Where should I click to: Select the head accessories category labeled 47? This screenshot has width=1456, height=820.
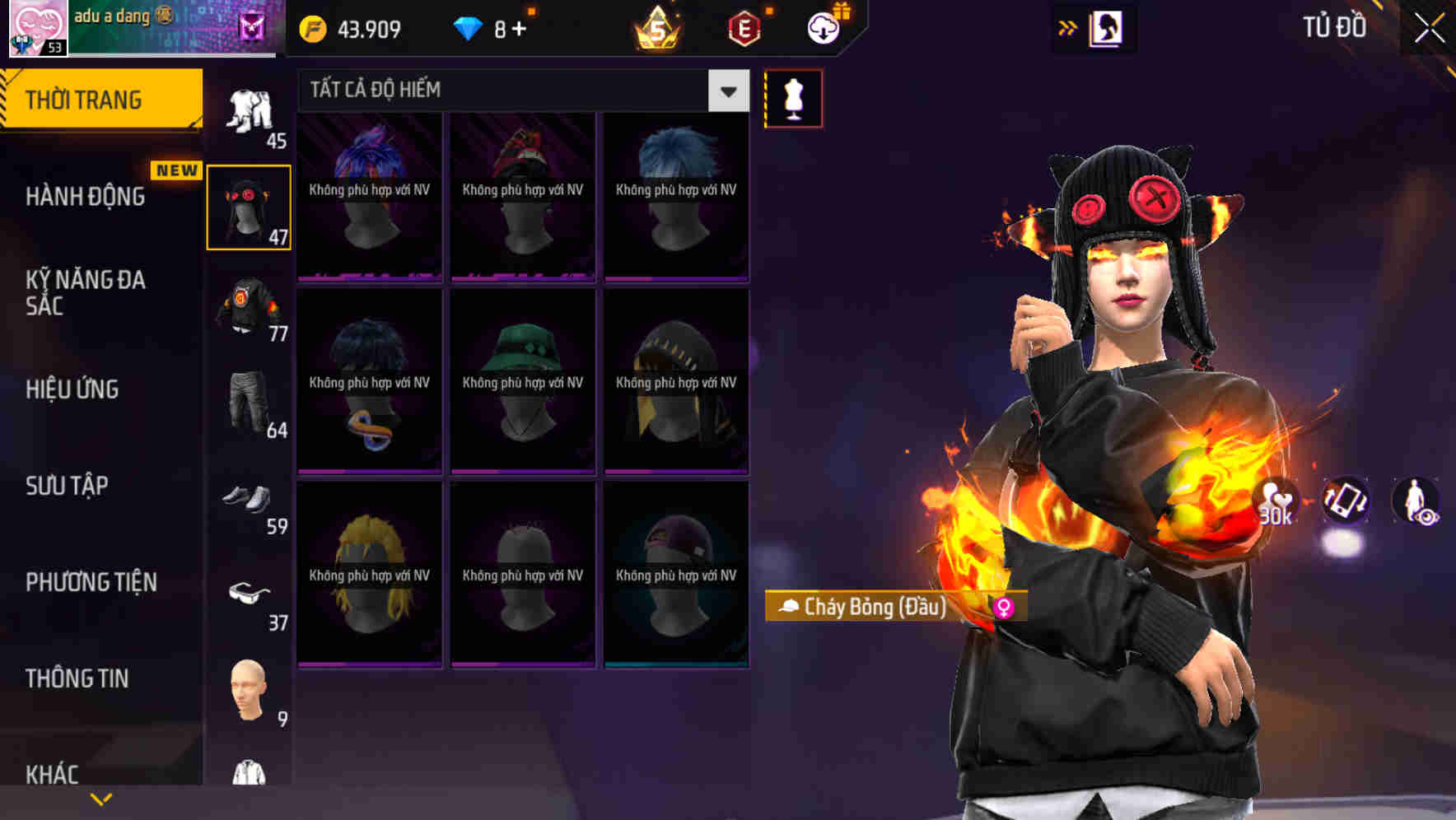(248, 206)
